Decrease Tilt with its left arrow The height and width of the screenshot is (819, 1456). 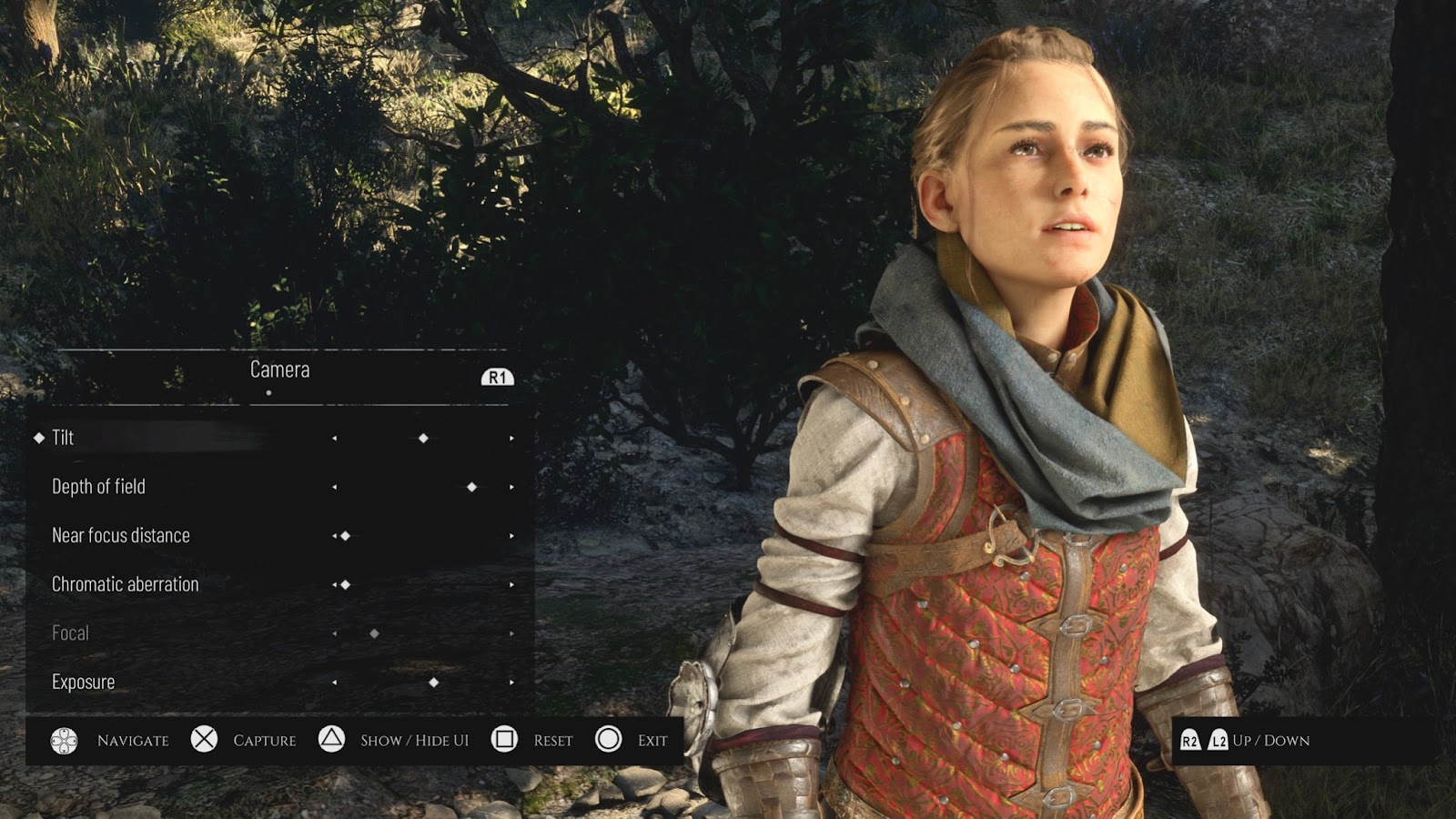pos(335,439)
